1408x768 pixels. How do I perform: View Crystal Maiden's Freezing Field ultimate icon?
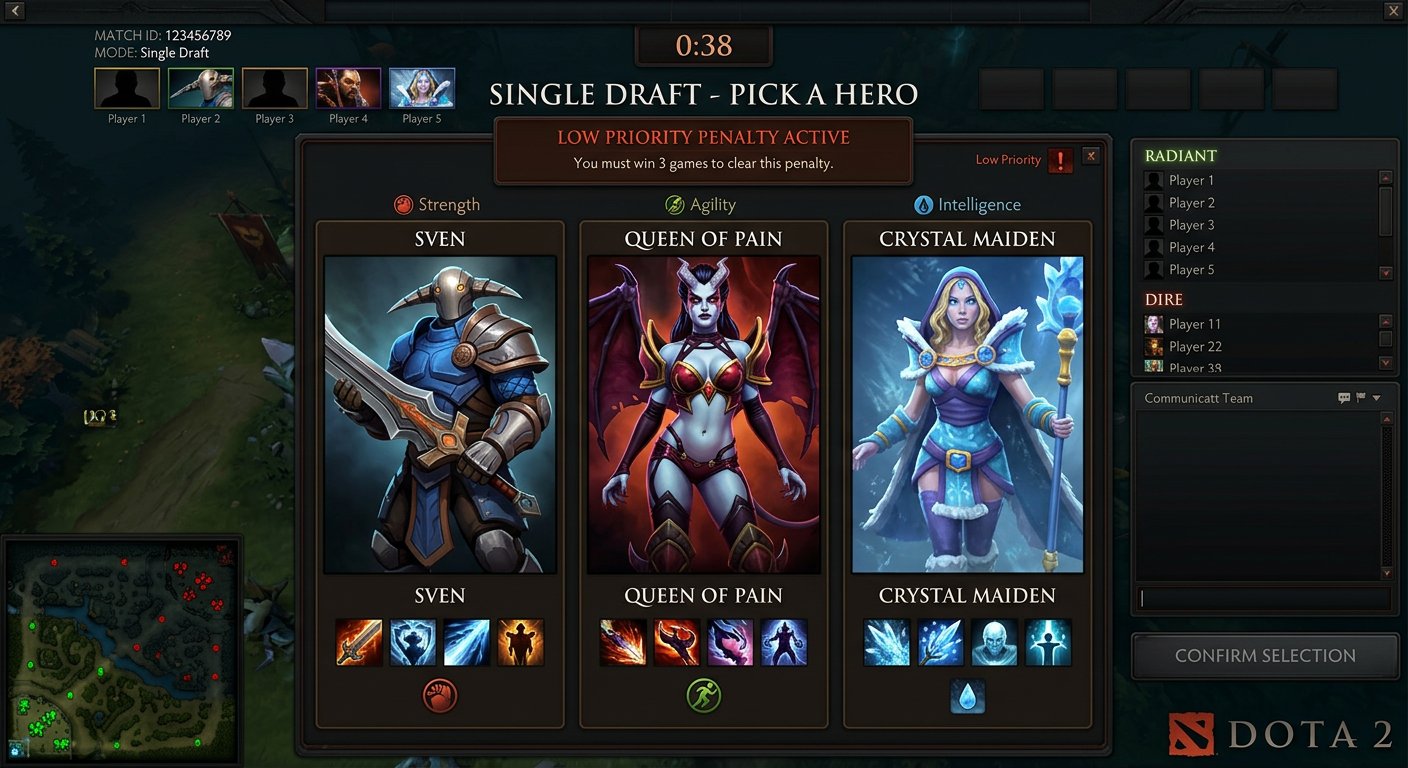(1048, 642)
